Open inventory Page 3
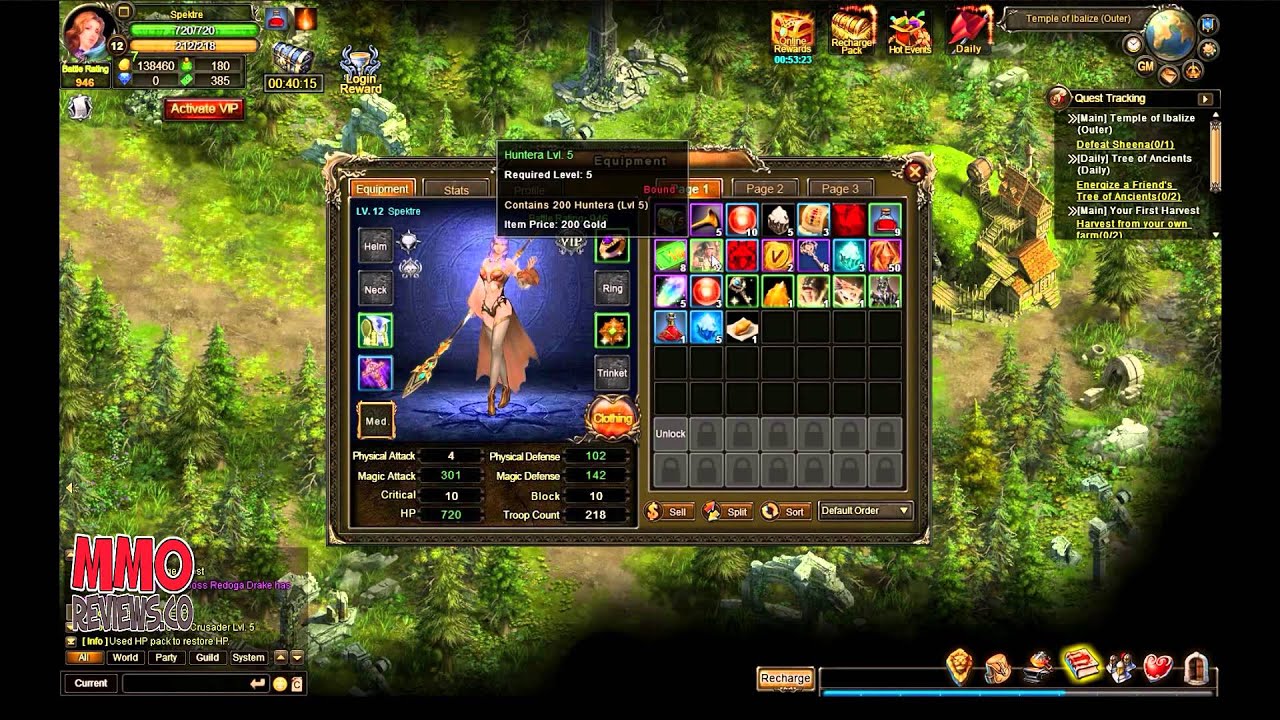Screen dimensions: 1280x720 [840, 188]
